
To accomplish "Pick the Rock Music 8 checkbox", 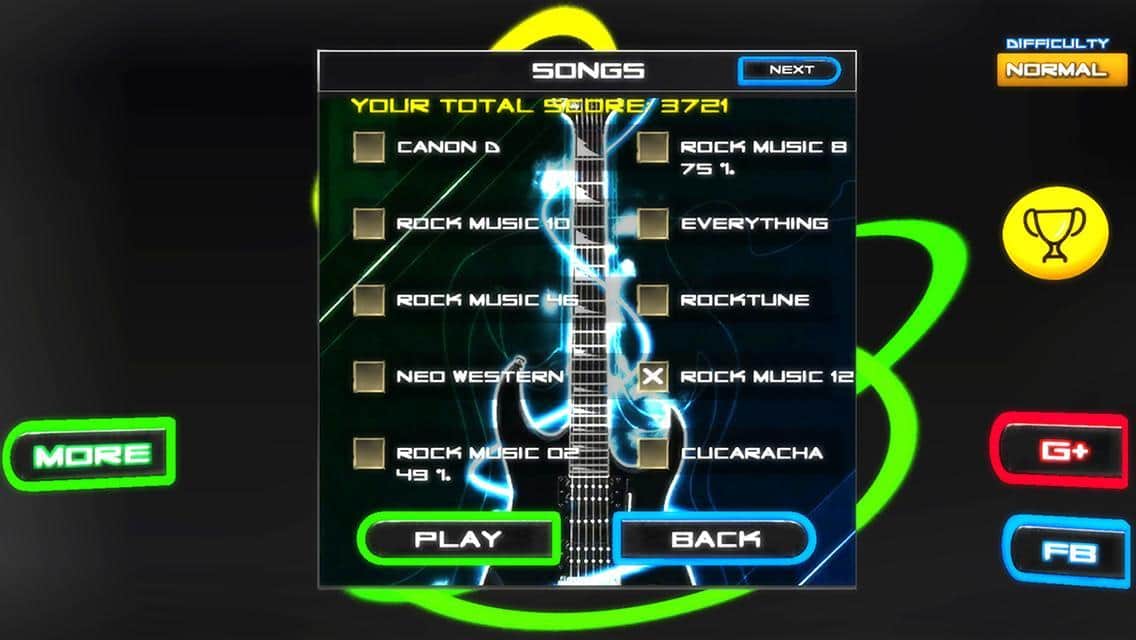I will click(x=653, y=147).
